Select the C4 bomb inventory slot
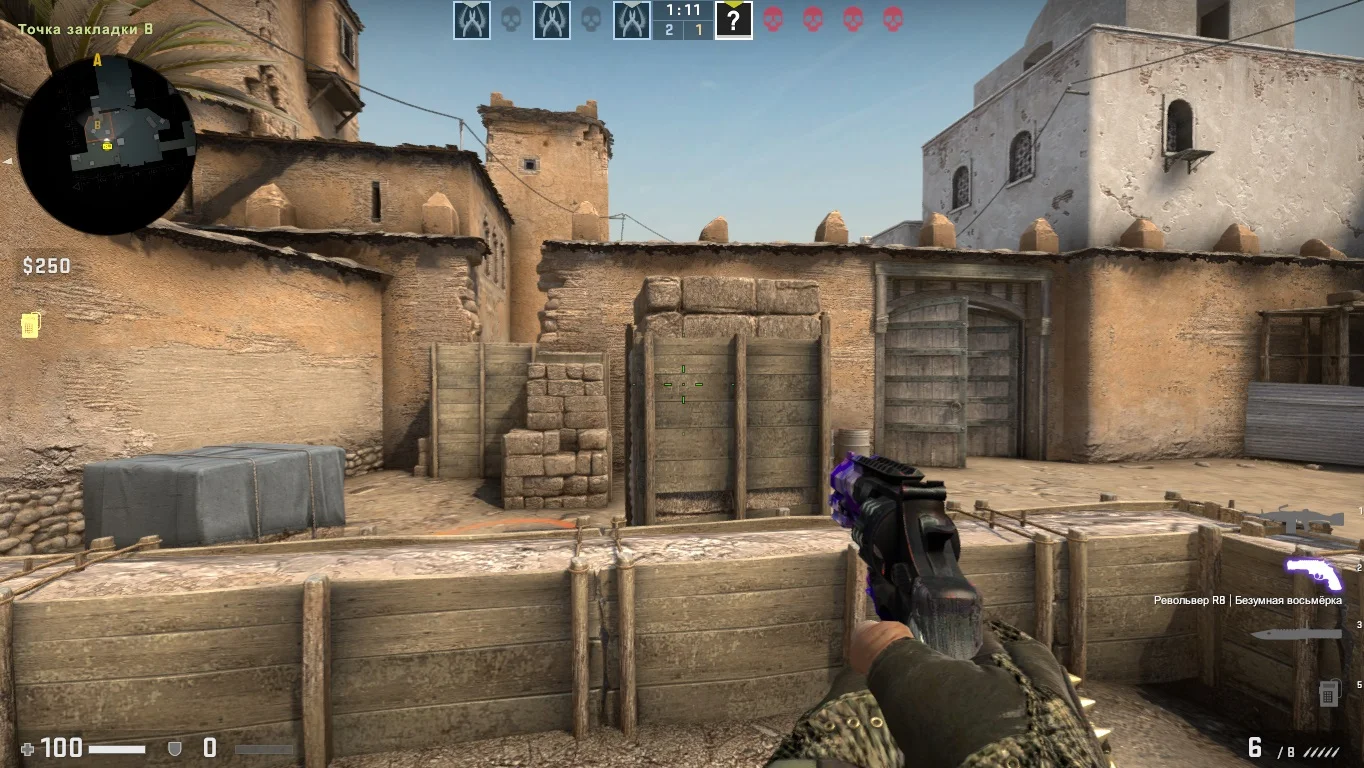 (1329, 692)
